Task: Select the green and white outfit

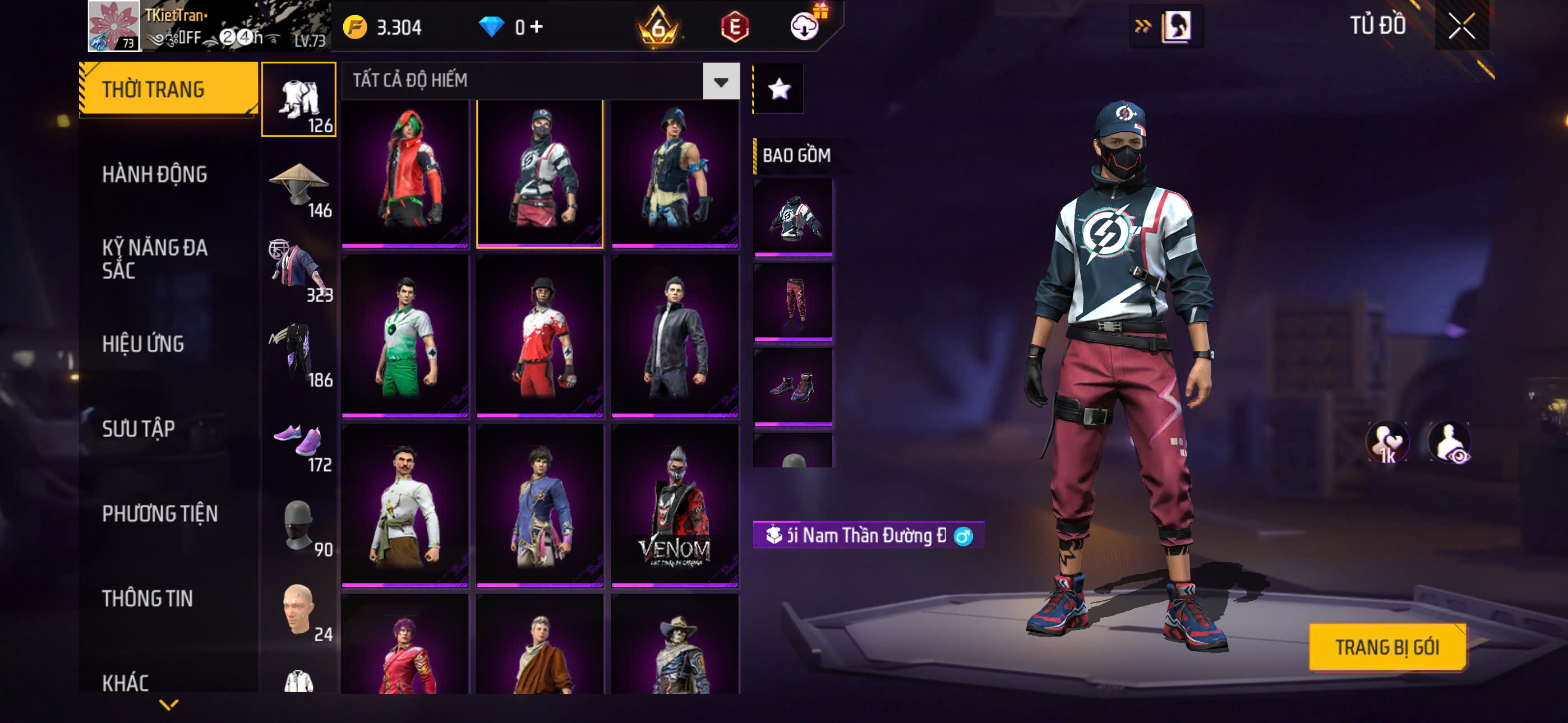Action: (405, 336)
